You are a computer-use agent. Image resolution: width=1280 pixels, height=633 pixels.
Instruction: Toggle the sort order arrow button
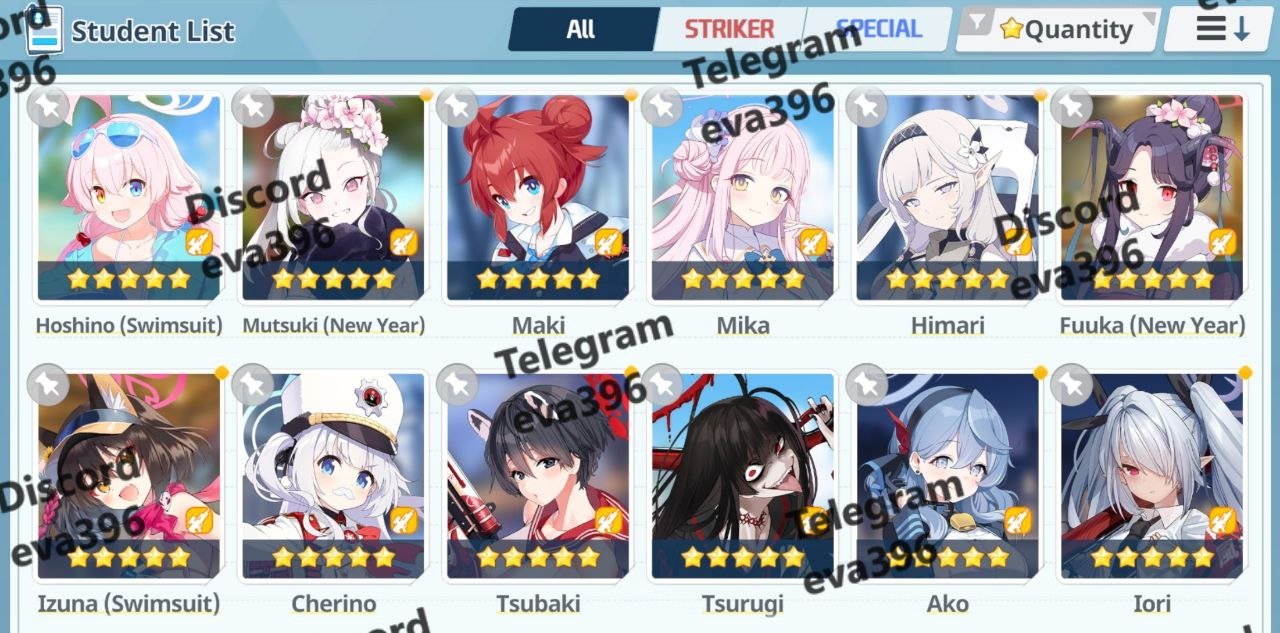[x=1222, y=29]
